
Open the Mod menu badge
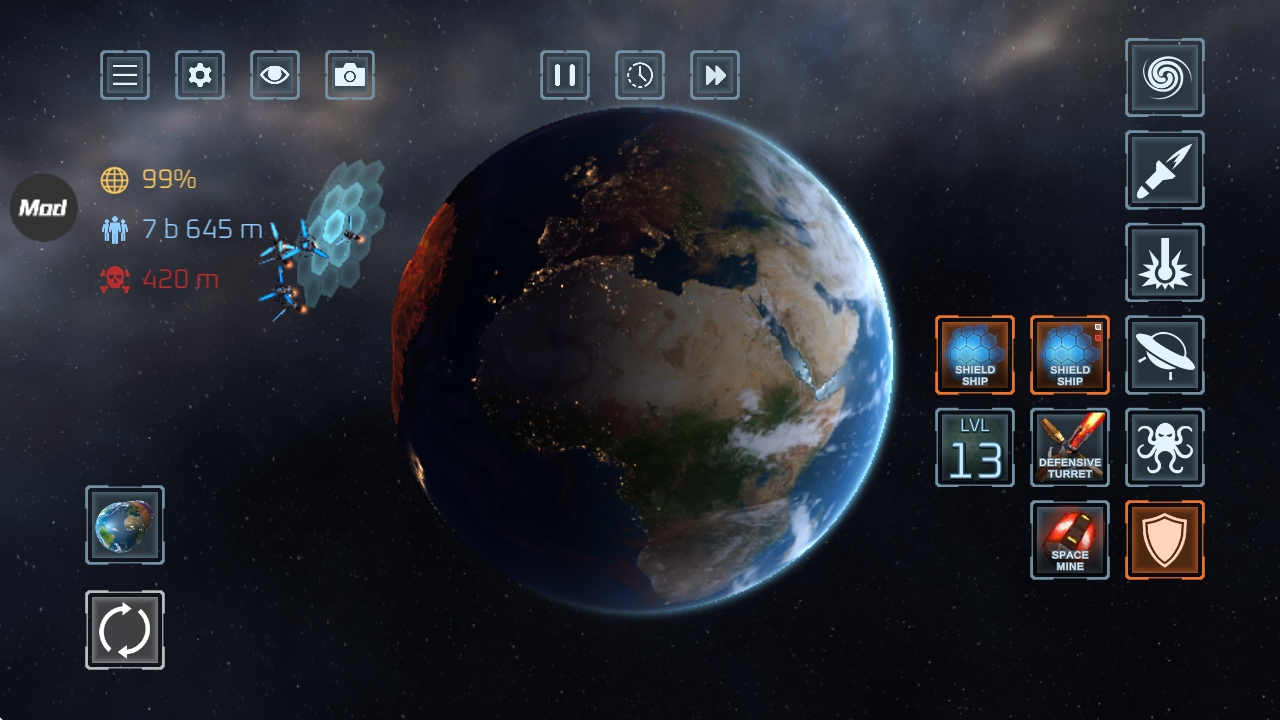[x=43, y=208]
